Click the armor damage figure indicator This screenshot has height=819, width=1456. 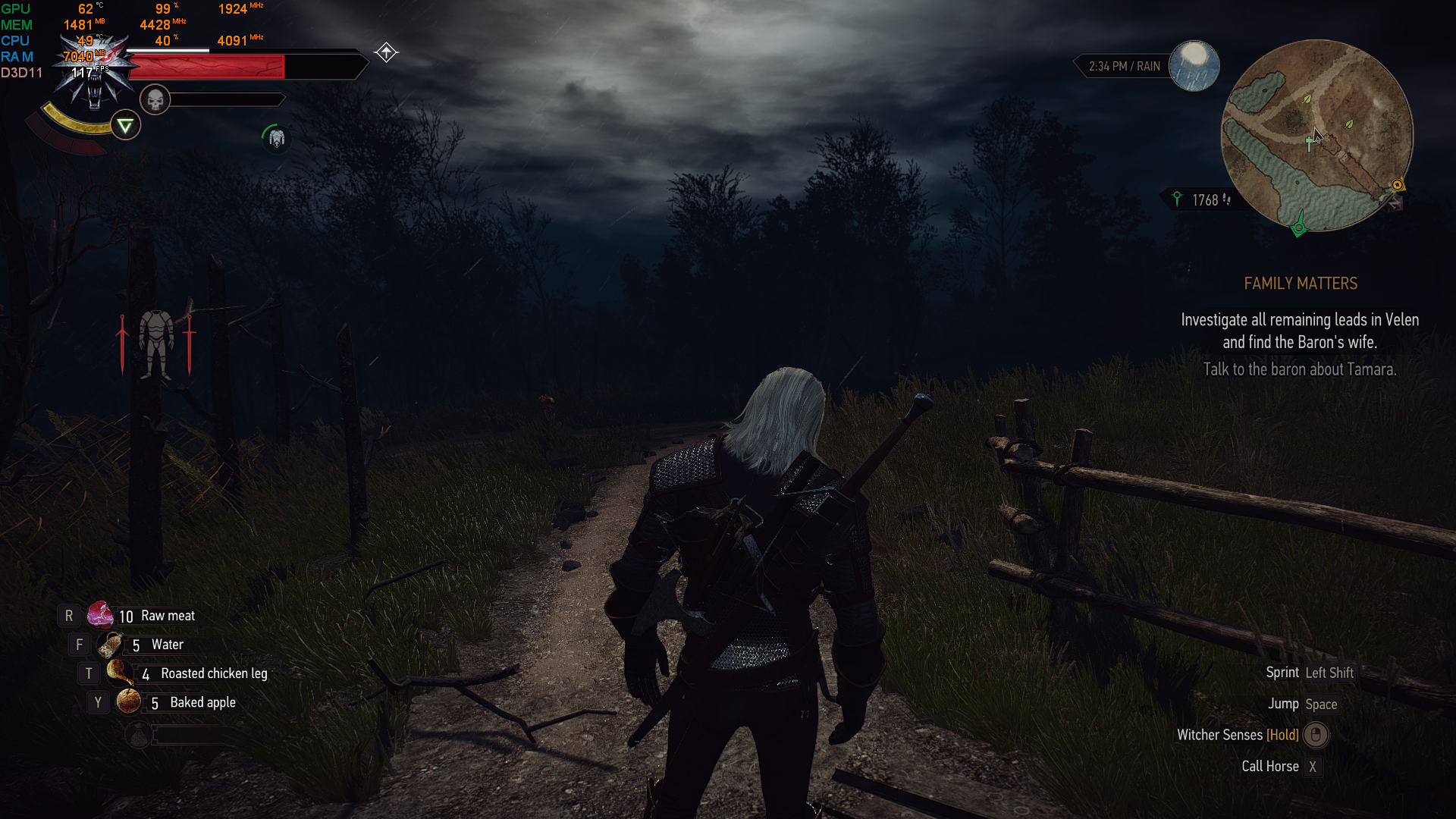(x=156, y=344)
